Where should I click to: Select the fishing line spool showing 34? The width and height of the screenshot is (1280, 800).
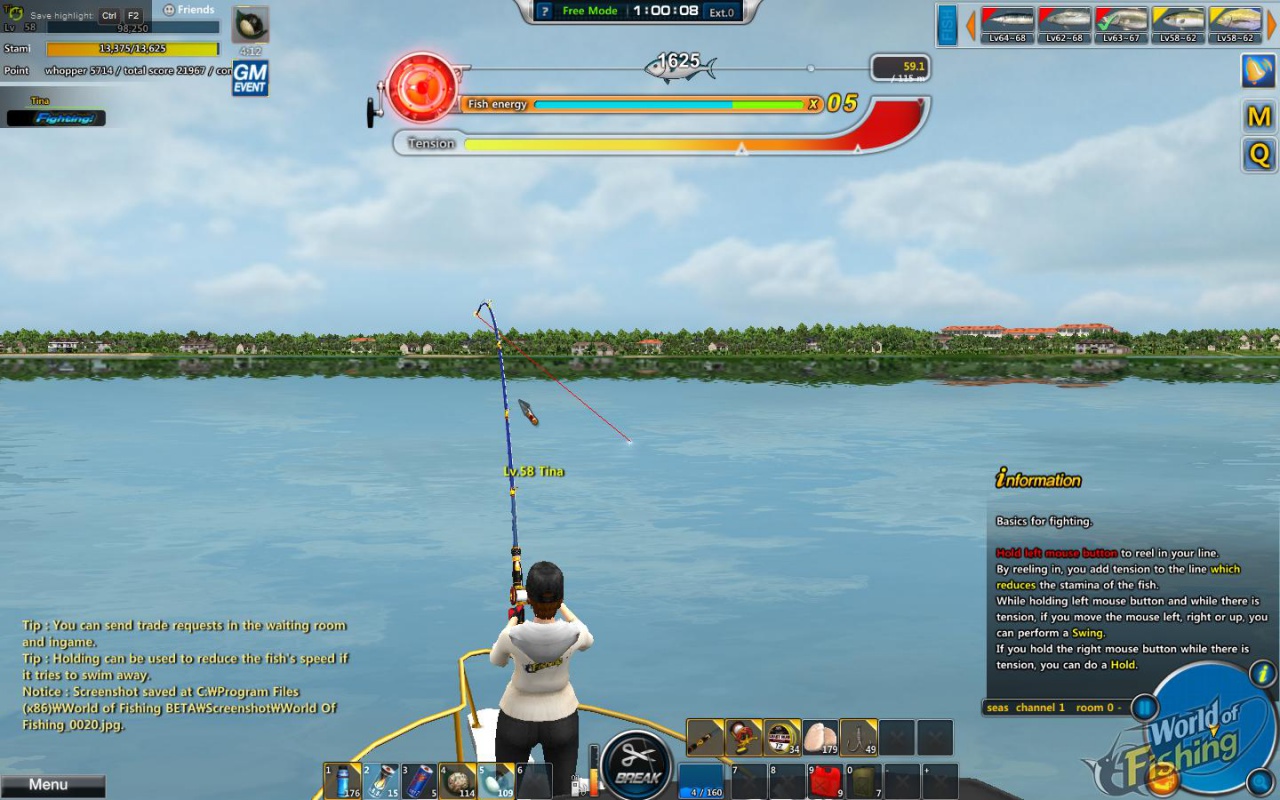click(780, 738)
